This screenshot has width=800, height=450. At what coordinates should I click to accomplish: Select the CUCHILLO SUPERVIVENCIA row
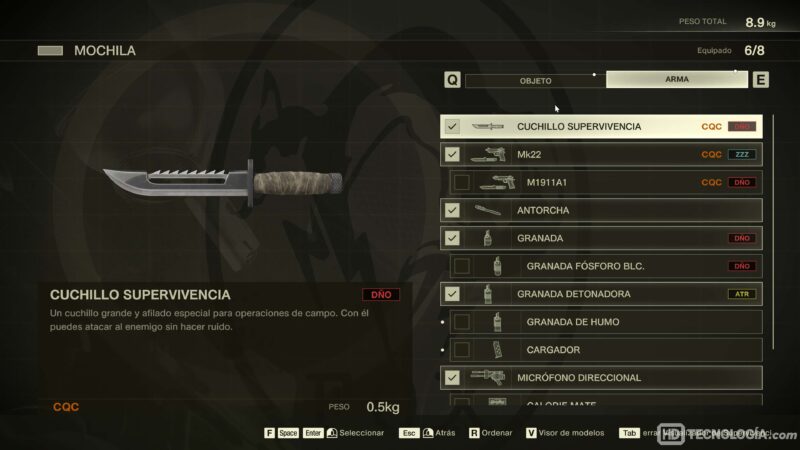coord(600,127)
